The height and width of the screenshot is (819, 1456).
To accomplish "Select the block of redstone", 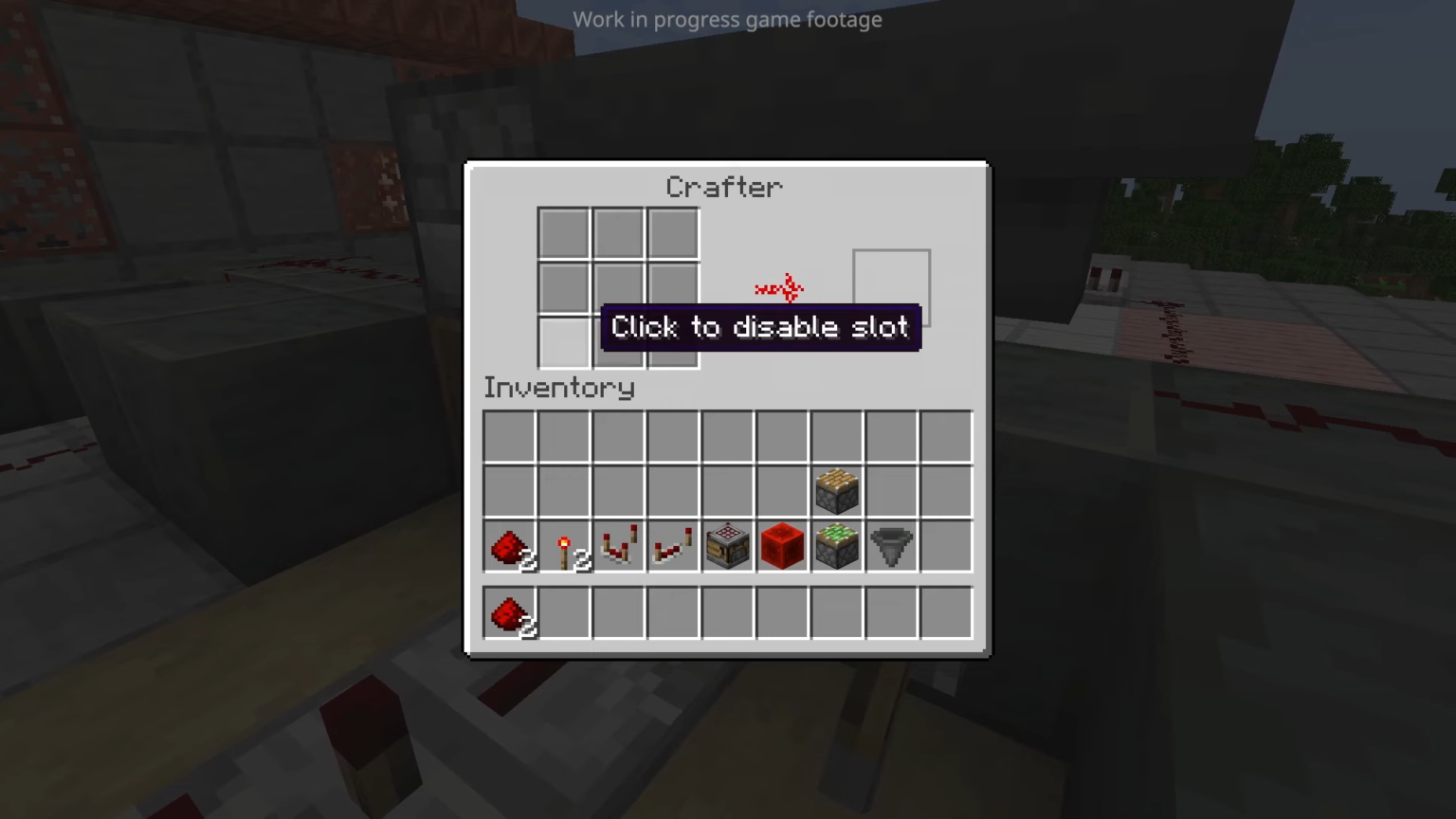I will point(781,547).
